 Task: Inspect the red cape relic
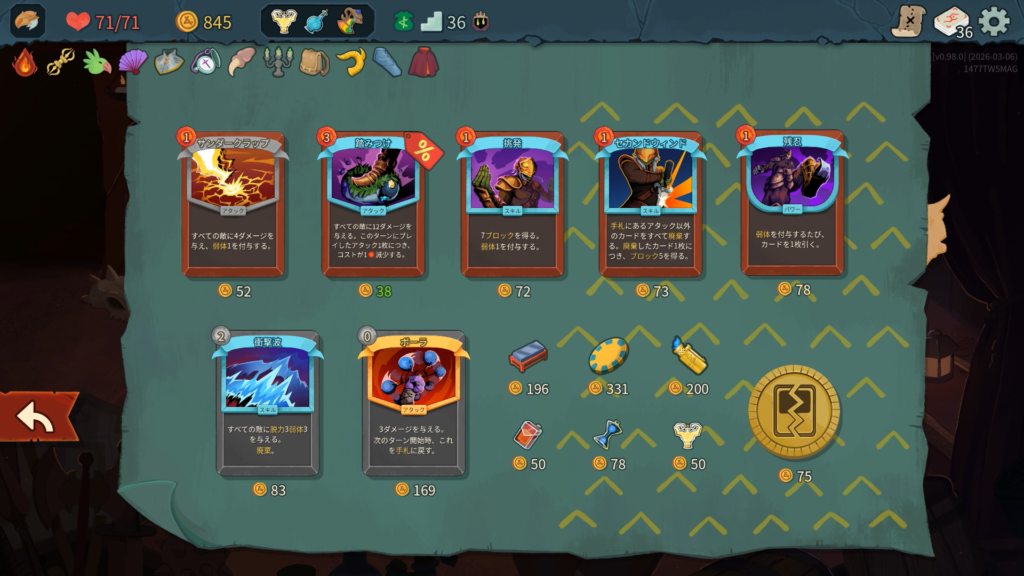click(x=423, y=62)
